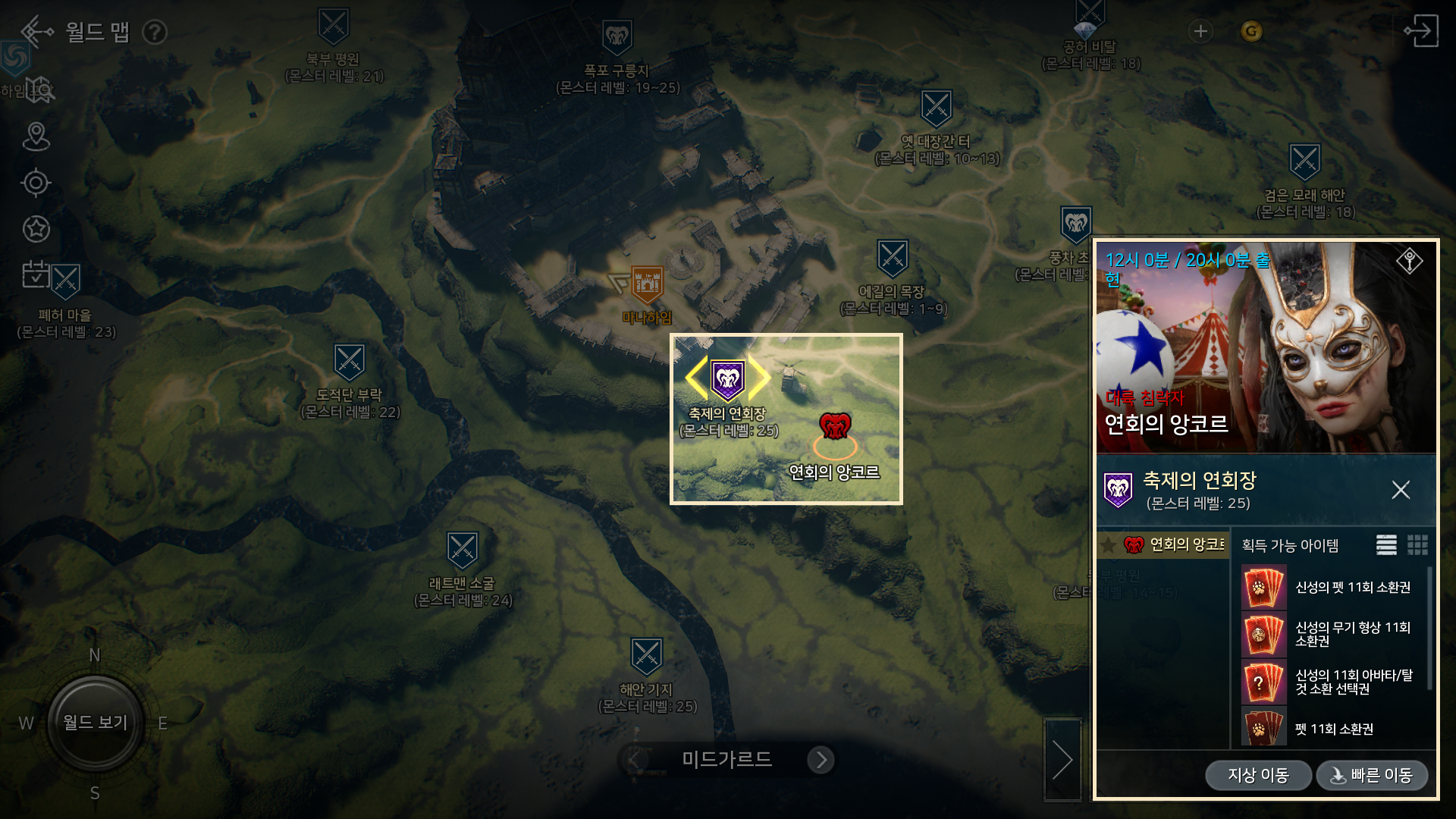This screenshot has height=819, width=1456.
Task: Open the star favorites icon in left sidebar
Action: point(36,228)
